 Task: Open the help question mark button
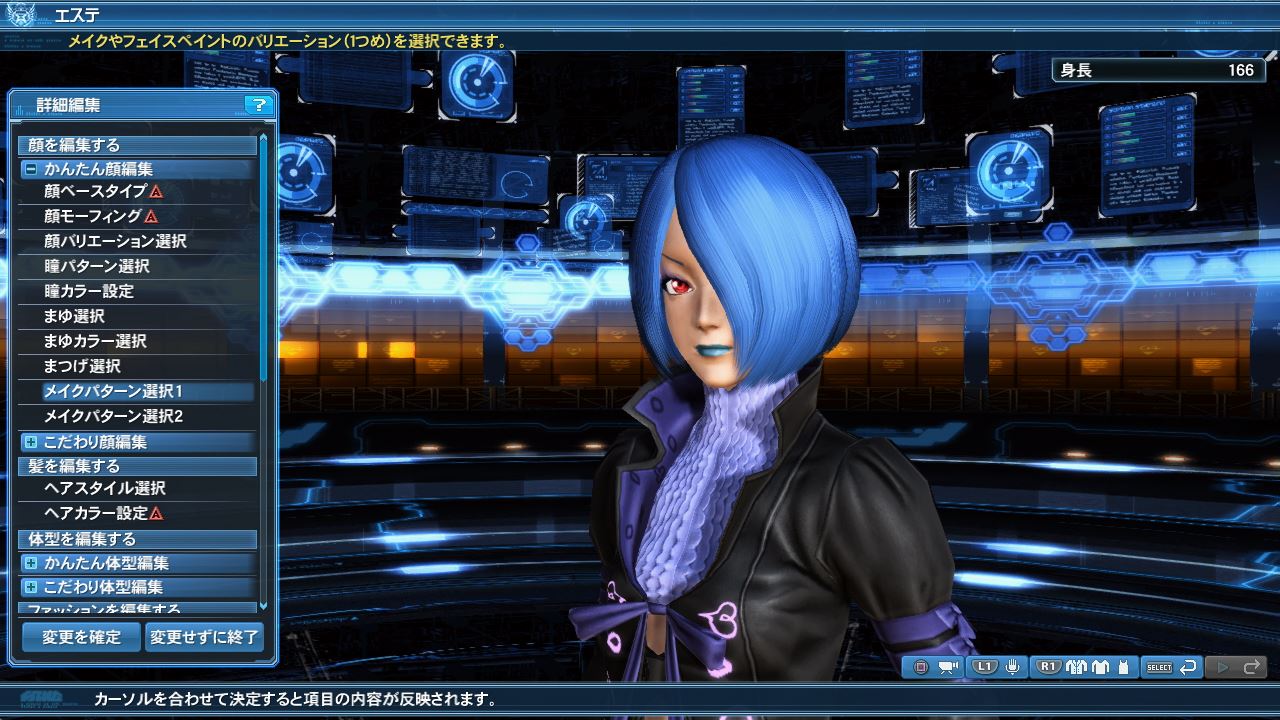pos(258,105)
